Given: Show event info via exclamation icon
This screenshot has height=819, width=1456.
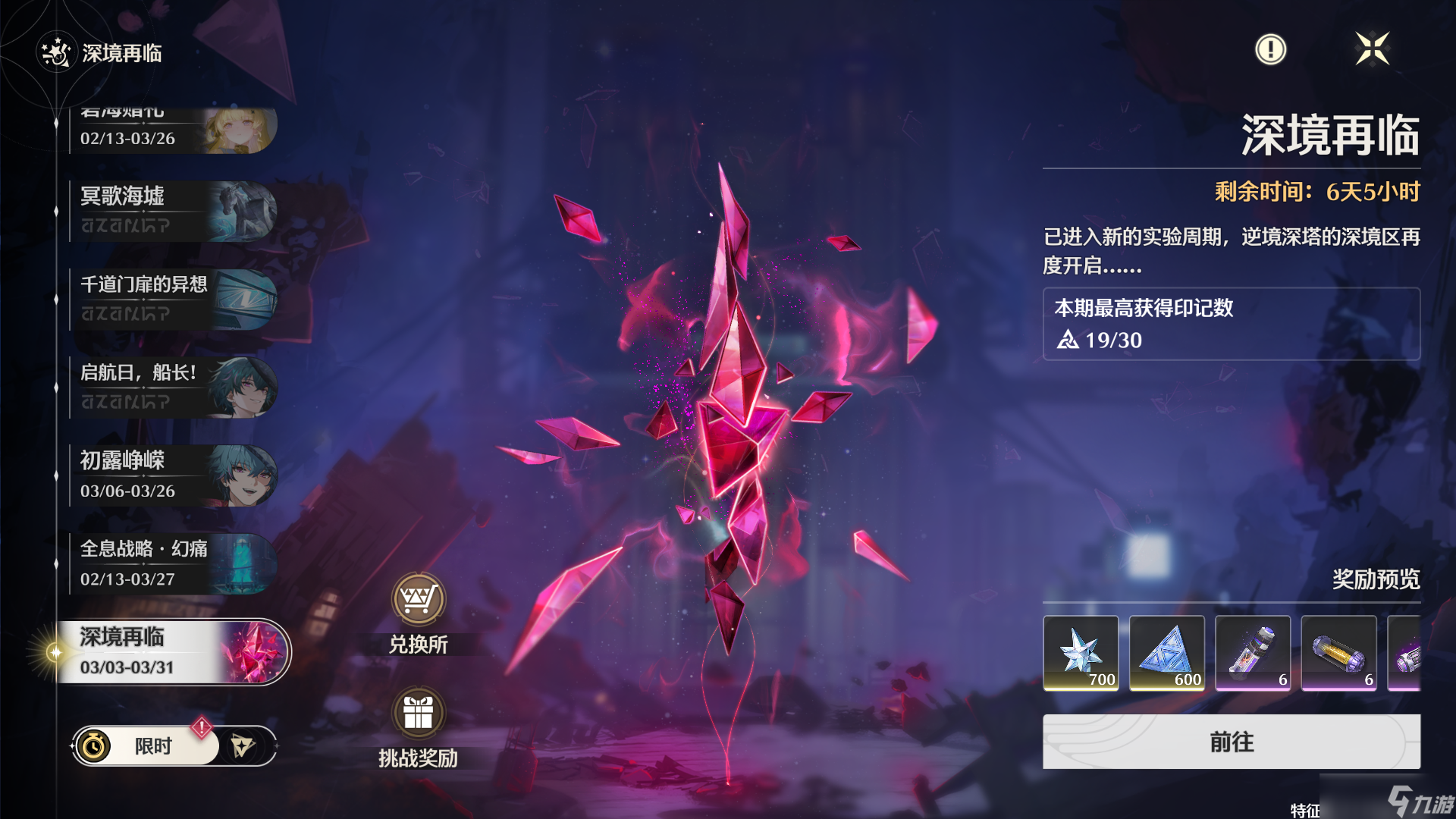Looking at the screenshot, I should [x=1270, y=49].
